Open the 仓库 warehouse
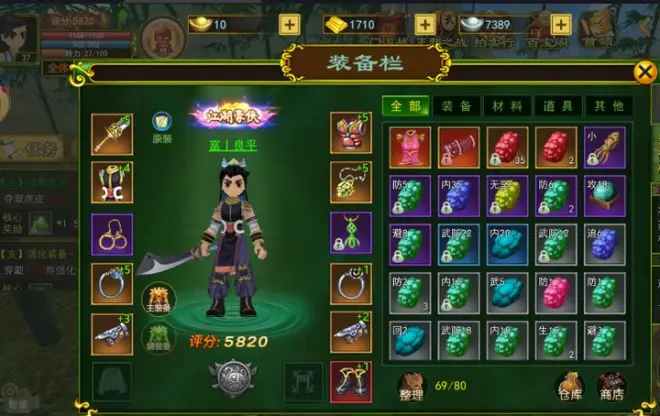This screenshot has height=416, width=660. click(572, 385)
